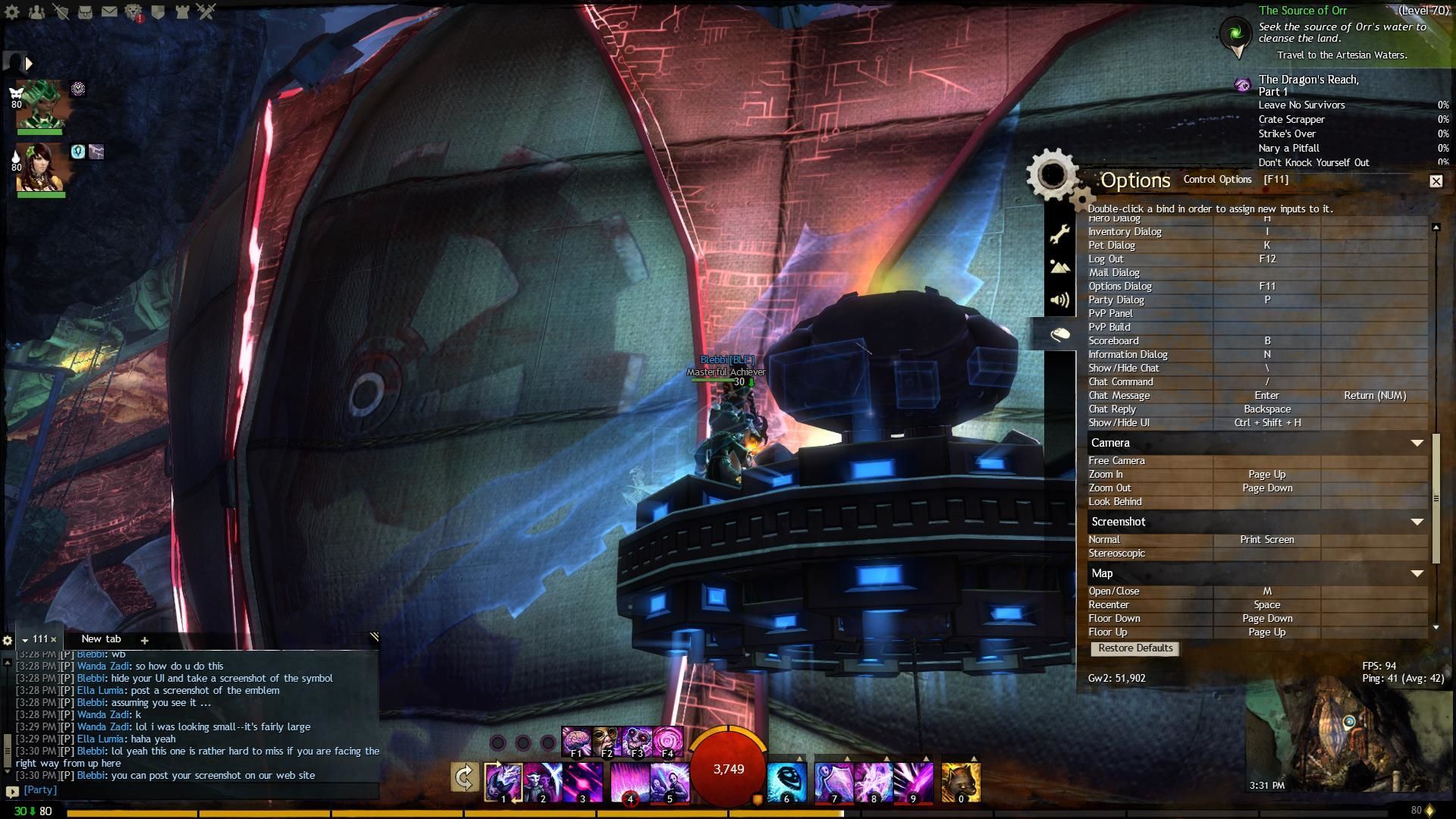Switch to the New tab chat tab
The width and height of the screenshot is (1456, 819).
pyautogui.click(x=101, y=639)
